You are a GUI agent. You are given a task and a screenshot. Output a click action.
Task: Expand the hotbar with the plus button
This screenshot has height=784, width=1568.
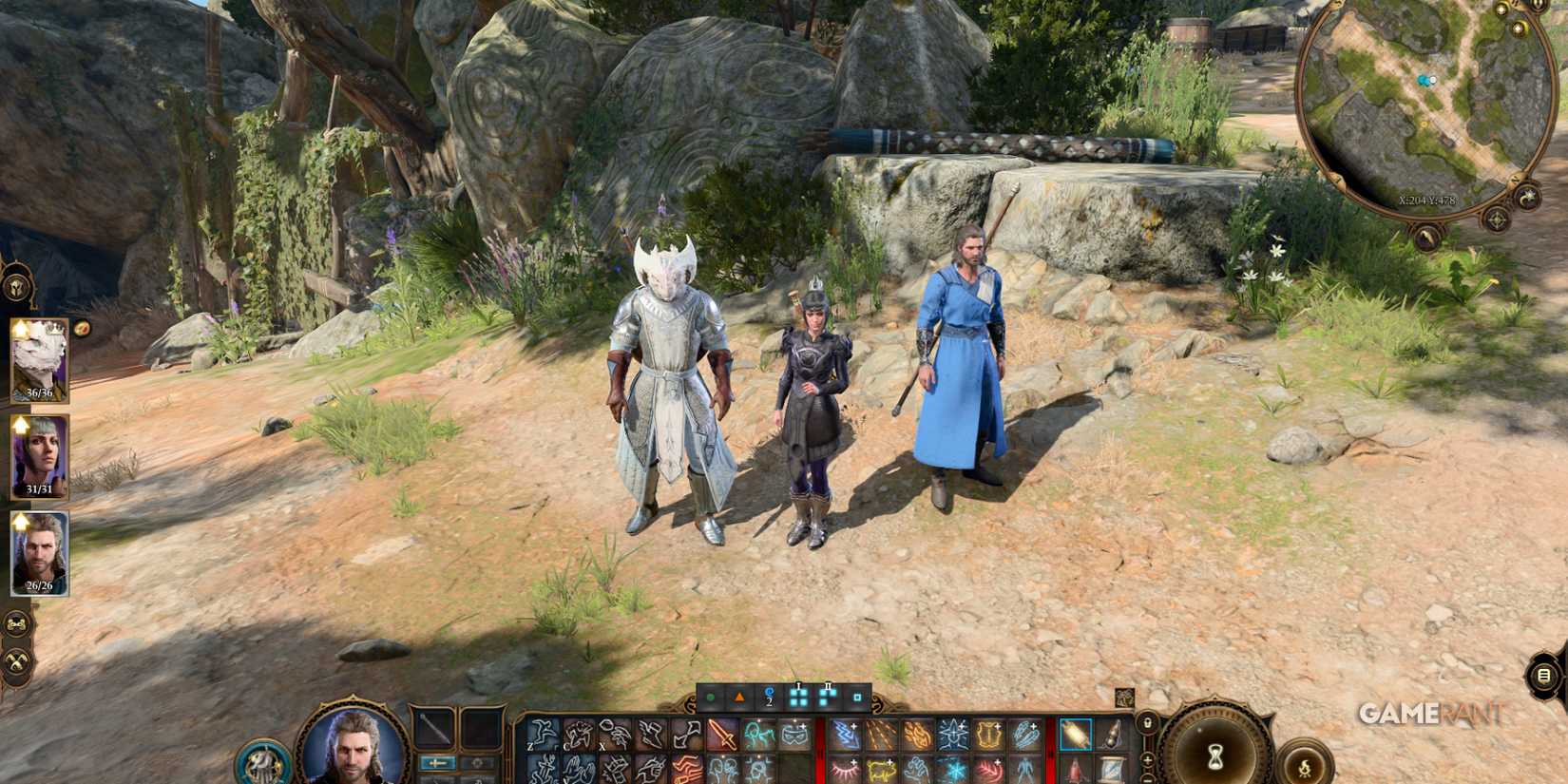[1147, 760]
